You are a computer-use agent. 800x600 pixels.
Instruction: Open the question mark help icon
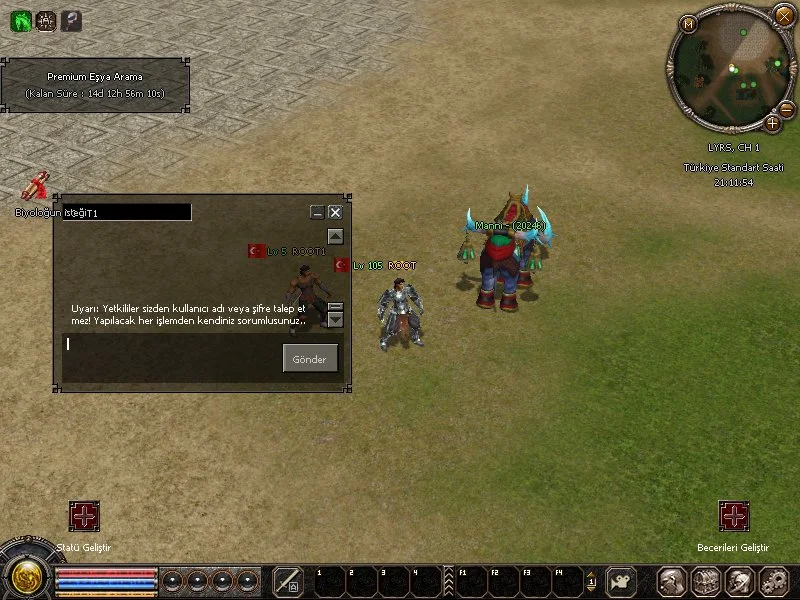(x=71, y=21)
